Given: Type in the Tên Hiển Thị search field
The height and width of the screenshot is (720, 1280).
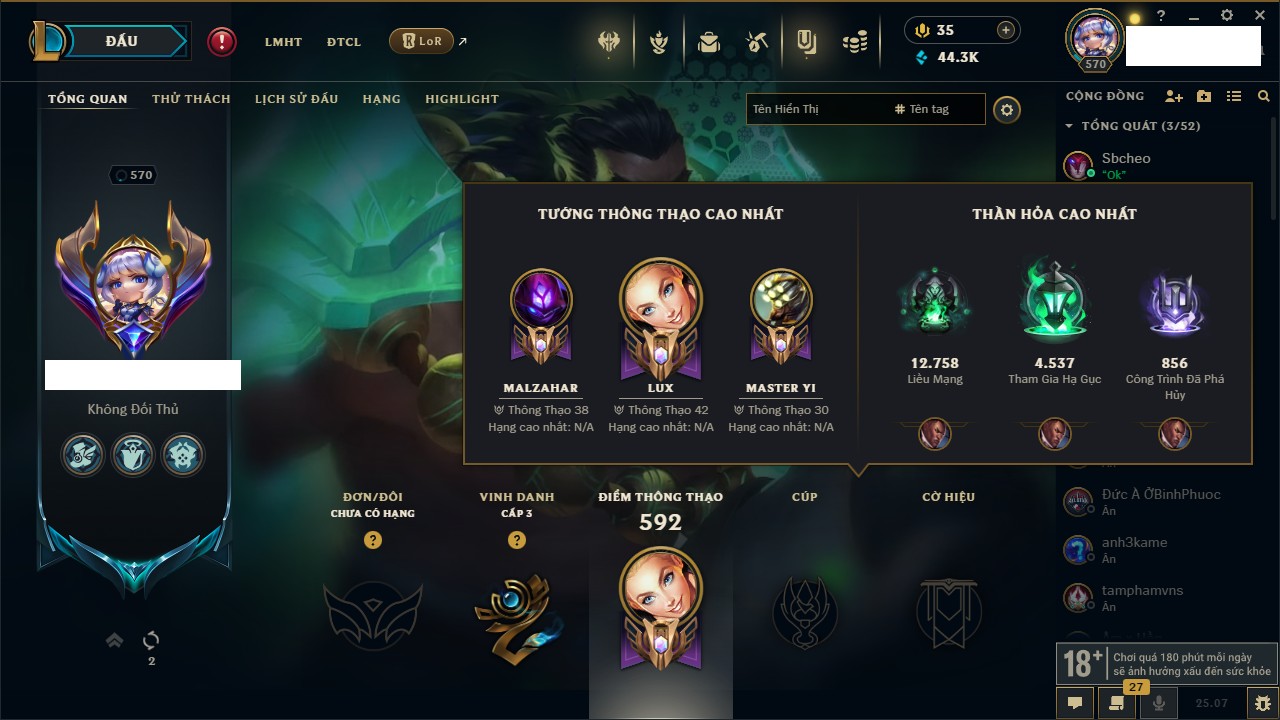Looking at the screenshot, I should [815, 109].
